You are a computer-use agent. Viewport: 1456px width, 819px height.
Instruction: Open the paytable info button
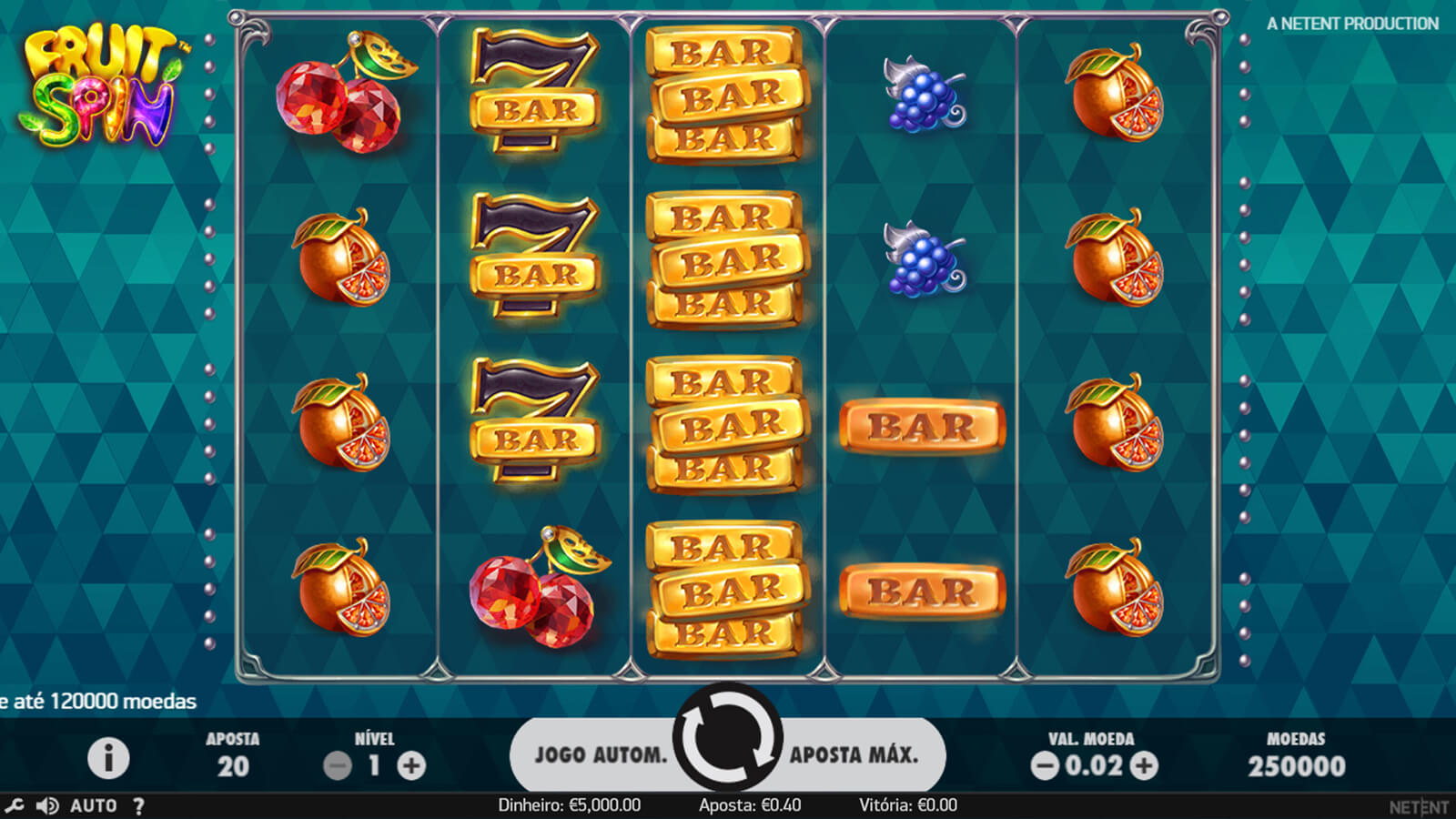click(108, 758)
